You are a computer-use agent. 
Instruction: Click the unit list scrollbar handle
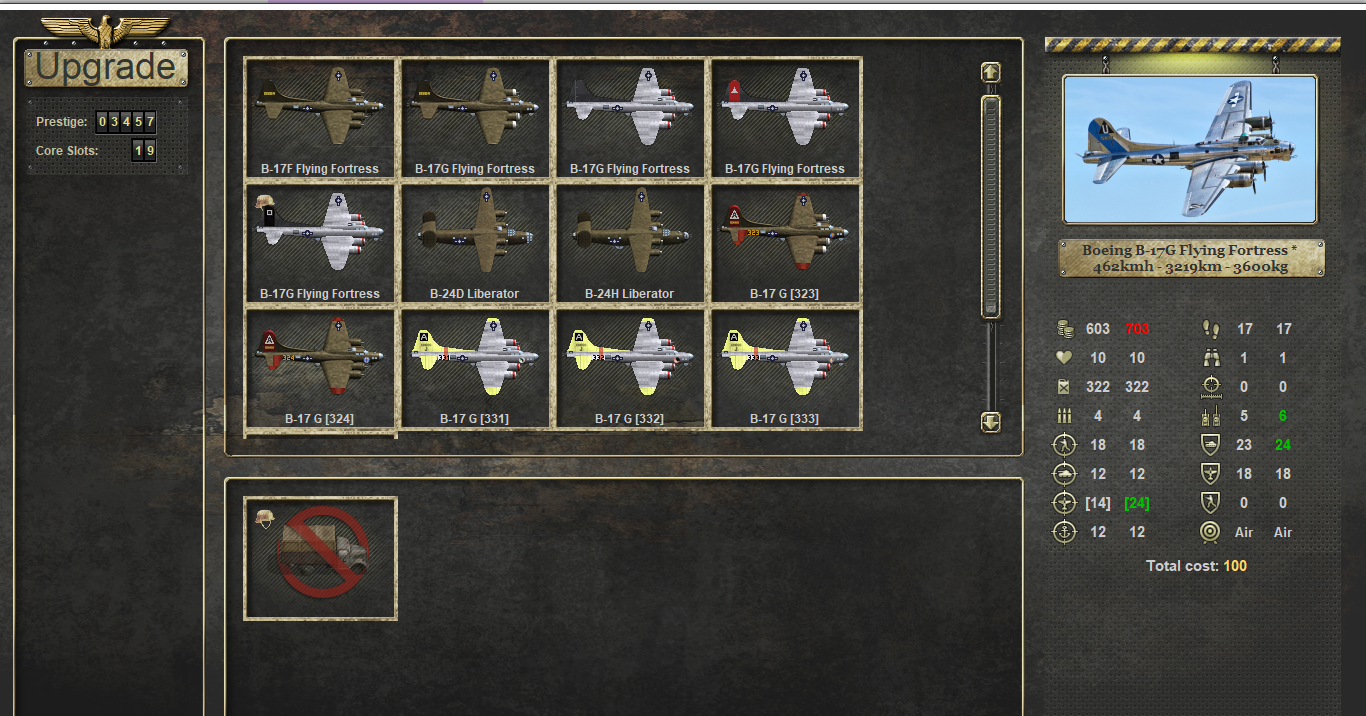click(x=991, y=205)
